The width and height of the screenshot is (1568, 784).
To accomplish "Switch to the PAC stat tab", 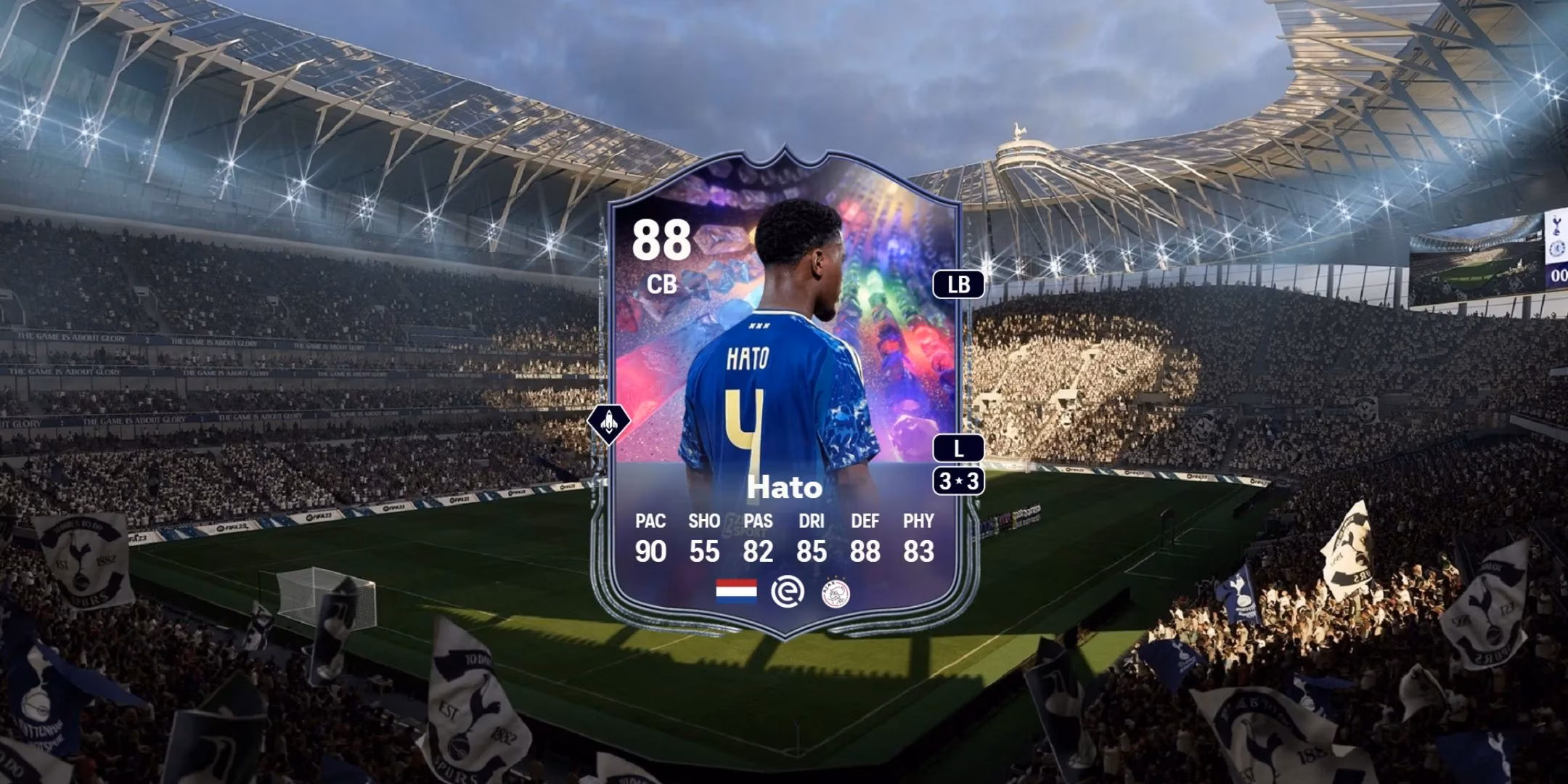I will click(652, 521).
